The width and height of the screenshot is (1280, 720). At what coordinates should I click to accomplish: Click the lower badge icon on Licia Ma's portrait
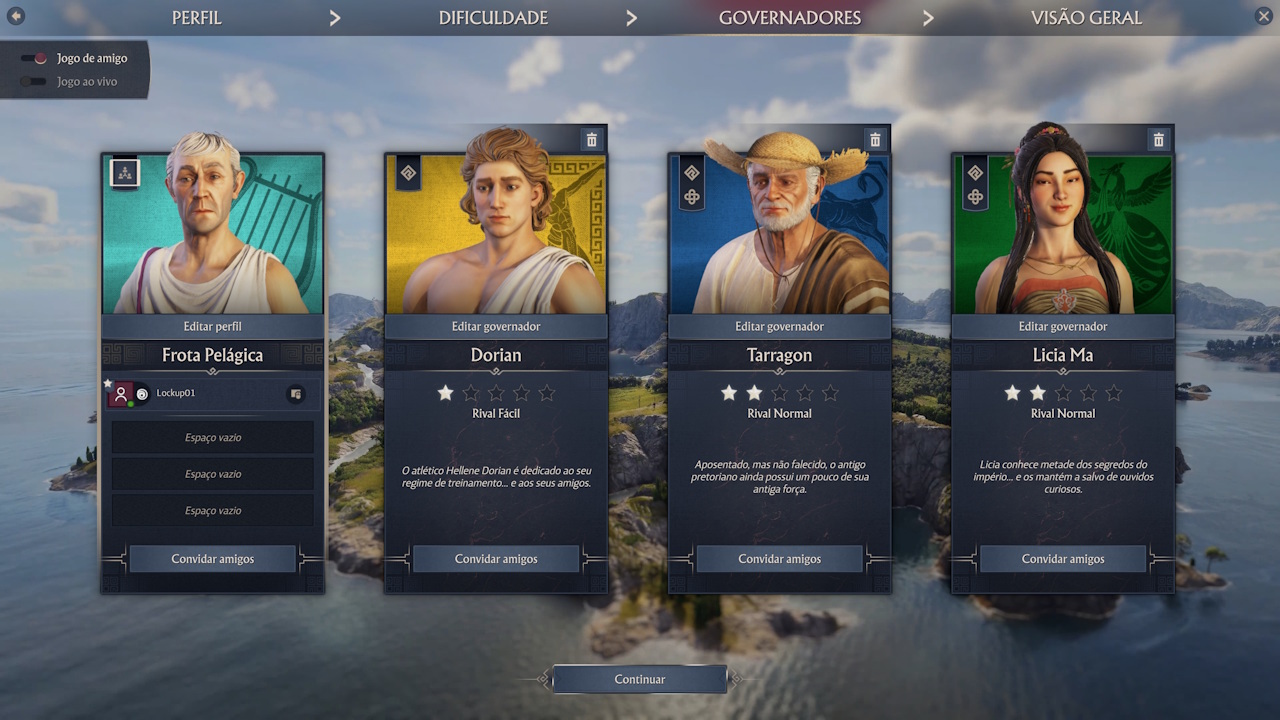(x=975, y=197)
